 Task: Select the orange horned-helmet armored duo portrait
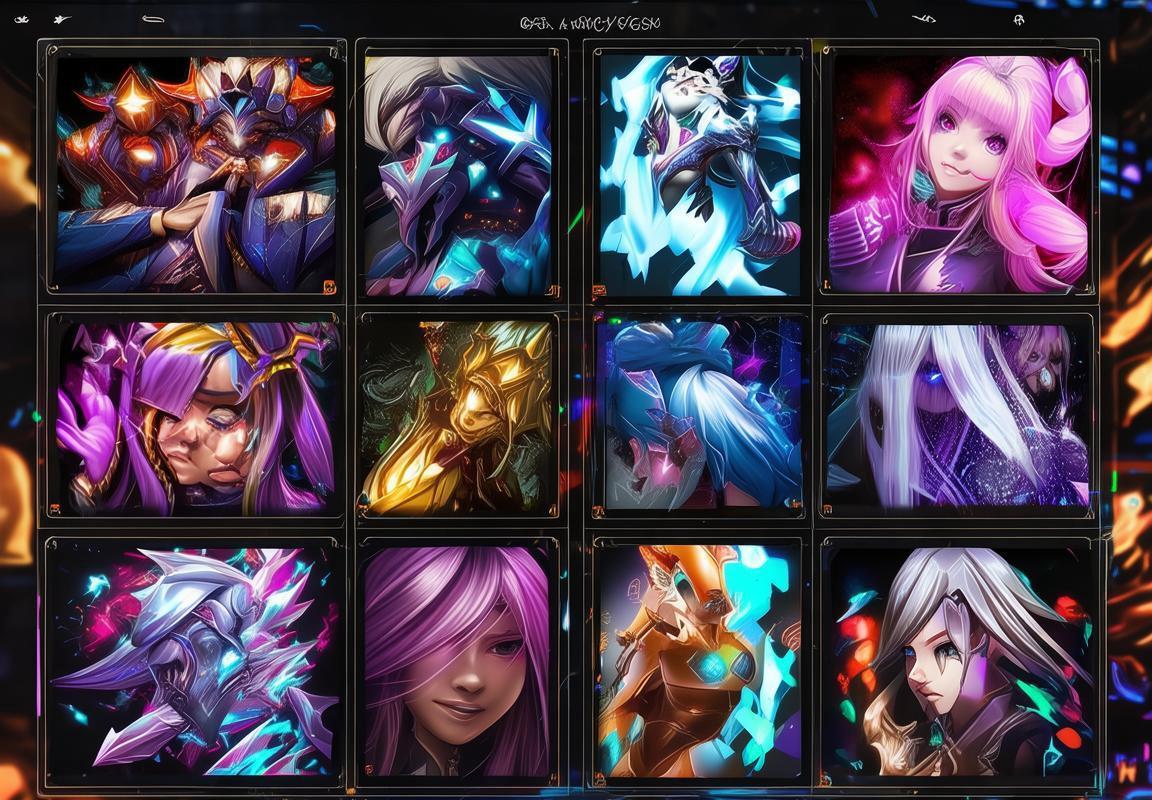(195, 172)
